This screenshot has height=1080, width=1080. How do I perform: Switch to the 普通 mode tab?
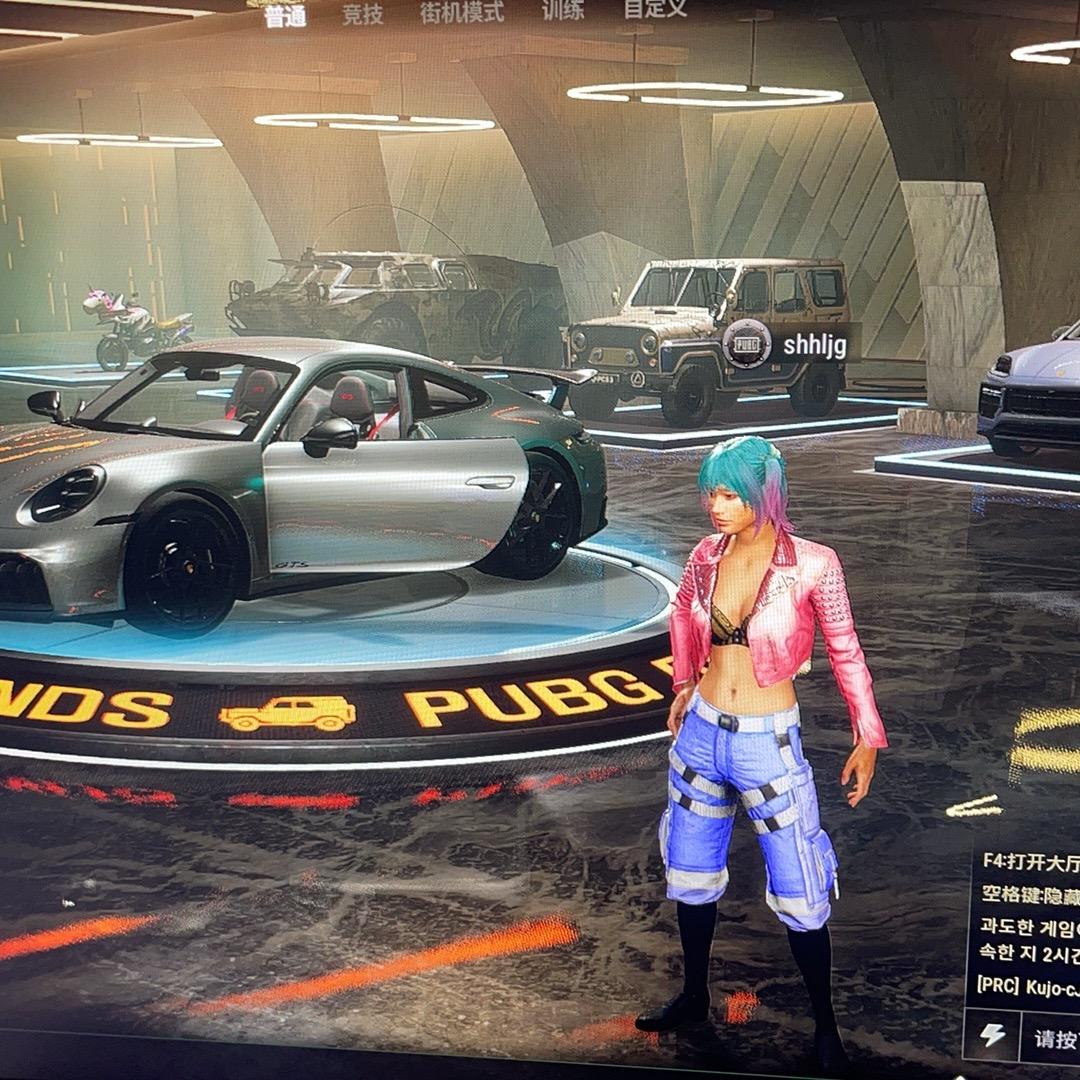pyautogui.click(x=285, y=15)
